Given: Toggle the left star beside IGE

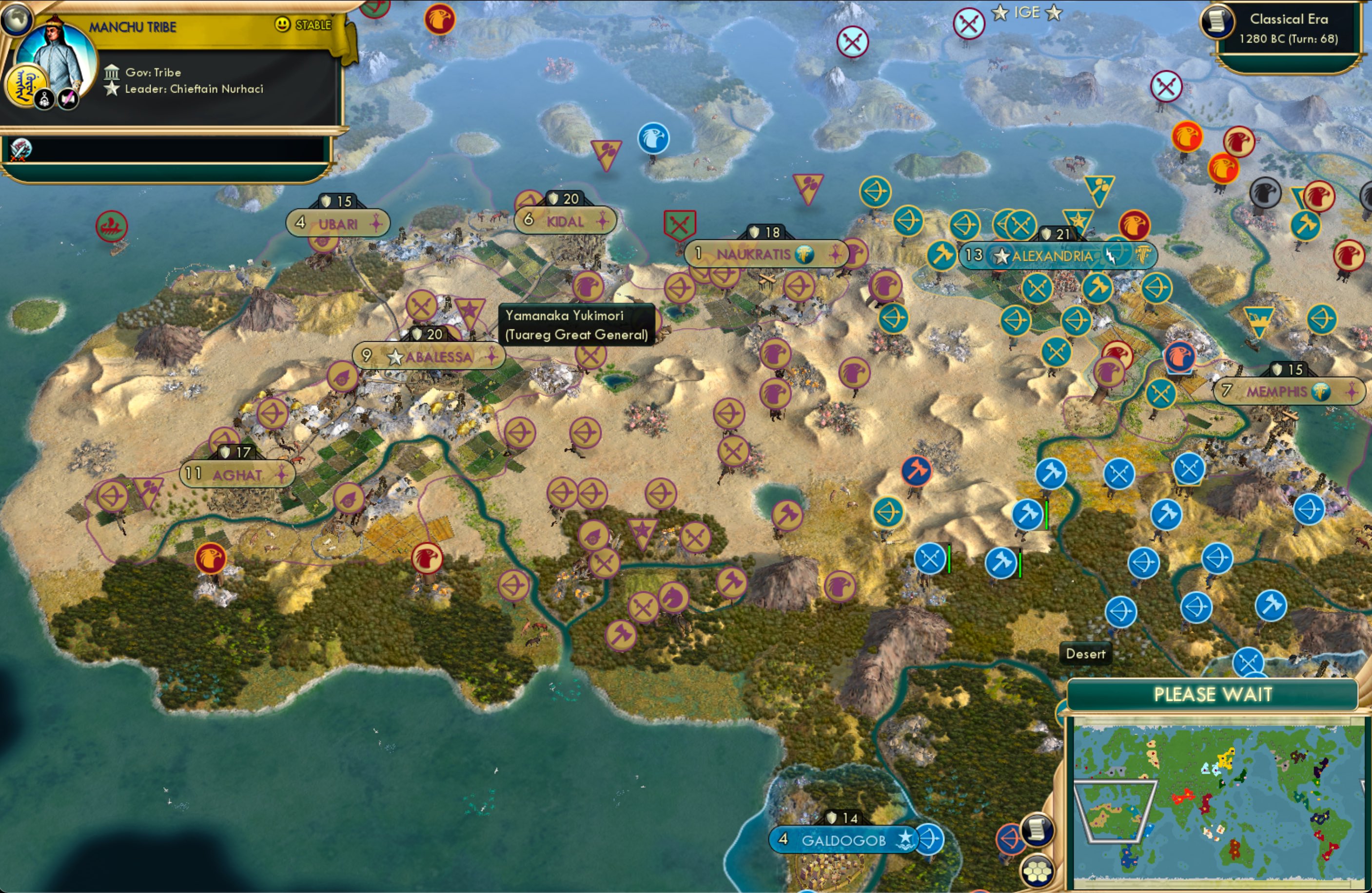Looking at the screenshot, I should click(x=999, y=13).
